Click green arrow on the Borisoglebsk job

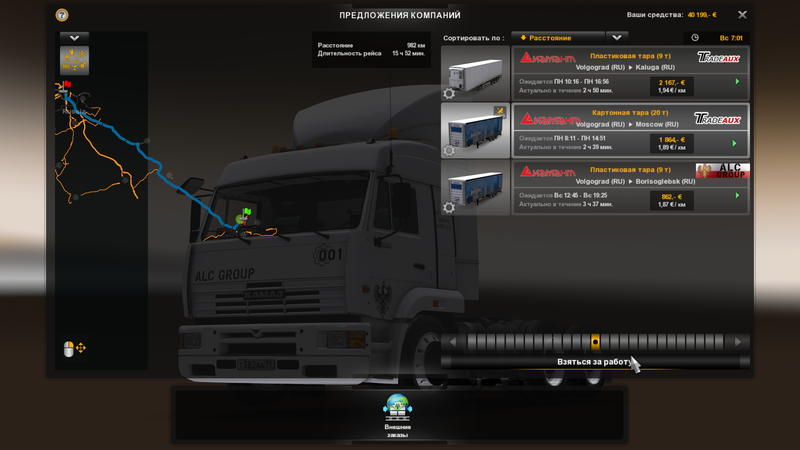coord(738,196)
